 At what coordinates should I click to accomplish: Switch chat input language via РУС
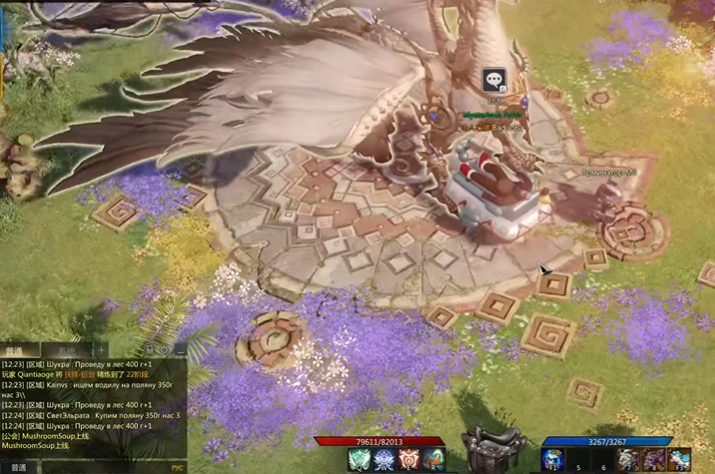178,466
